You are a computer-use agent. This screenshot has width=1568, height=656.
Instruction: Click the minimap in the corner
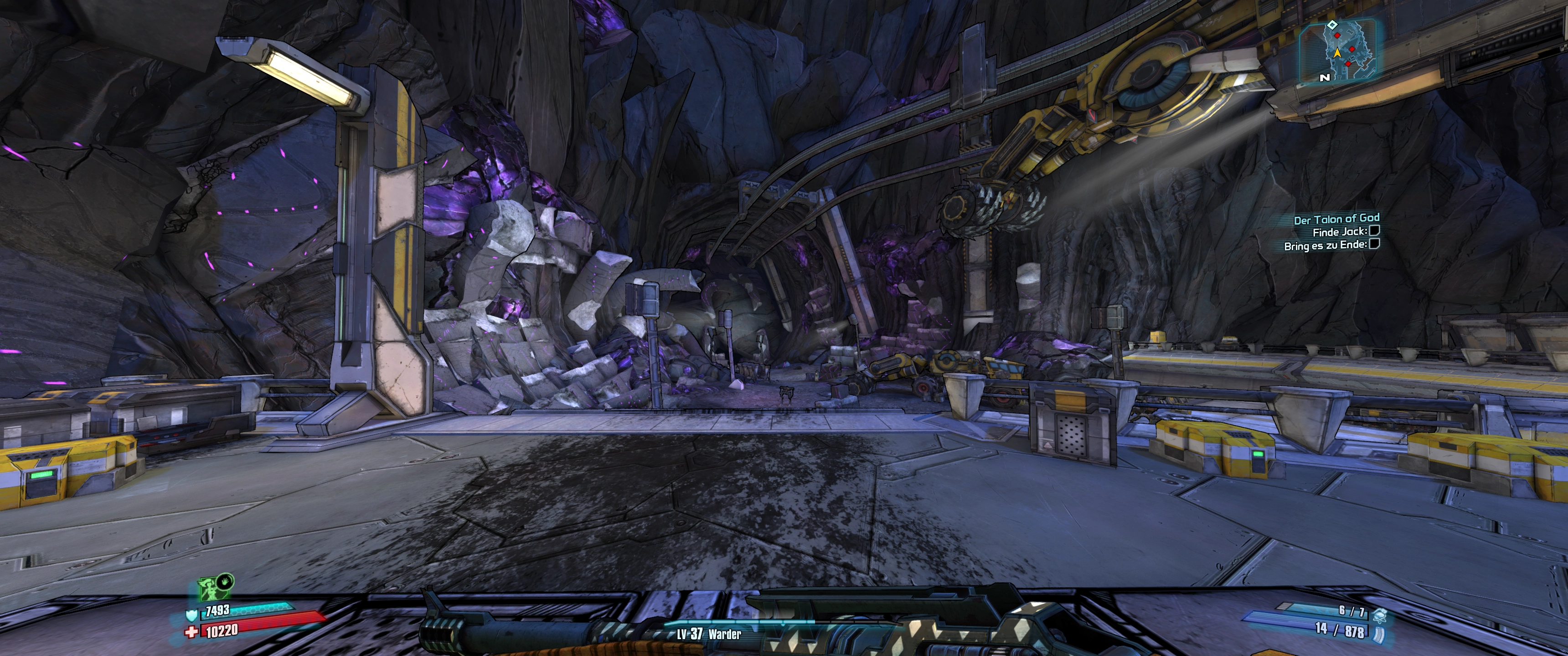pyautogui.click(x=1337, y=51)
